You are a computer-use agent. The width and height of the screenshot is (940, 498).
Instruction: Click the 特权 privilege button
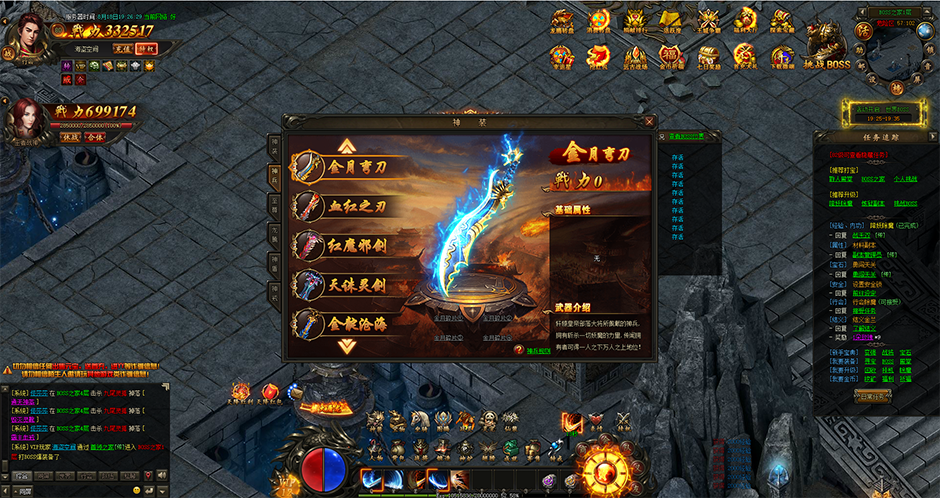(146, 47)
